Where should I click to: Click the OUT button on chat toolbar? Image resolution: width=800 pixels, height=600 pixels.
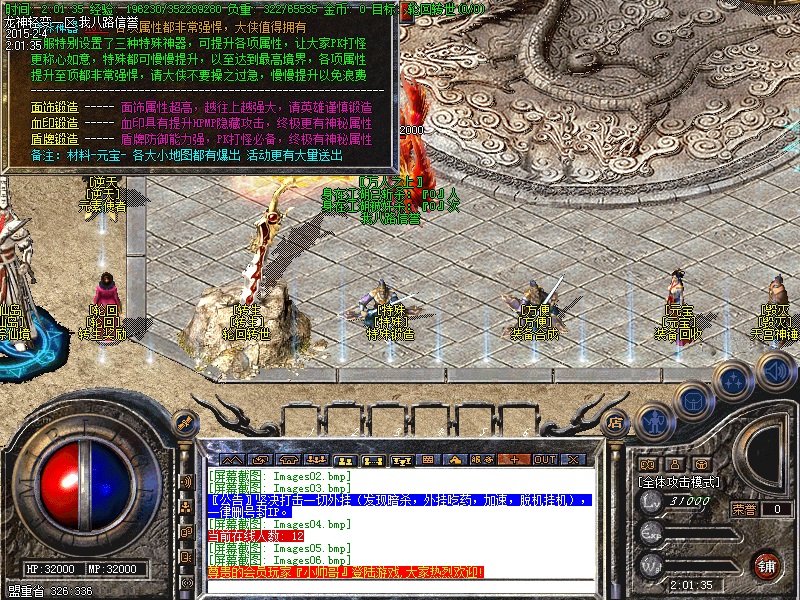pyautogui.click(x=544, y=459)
